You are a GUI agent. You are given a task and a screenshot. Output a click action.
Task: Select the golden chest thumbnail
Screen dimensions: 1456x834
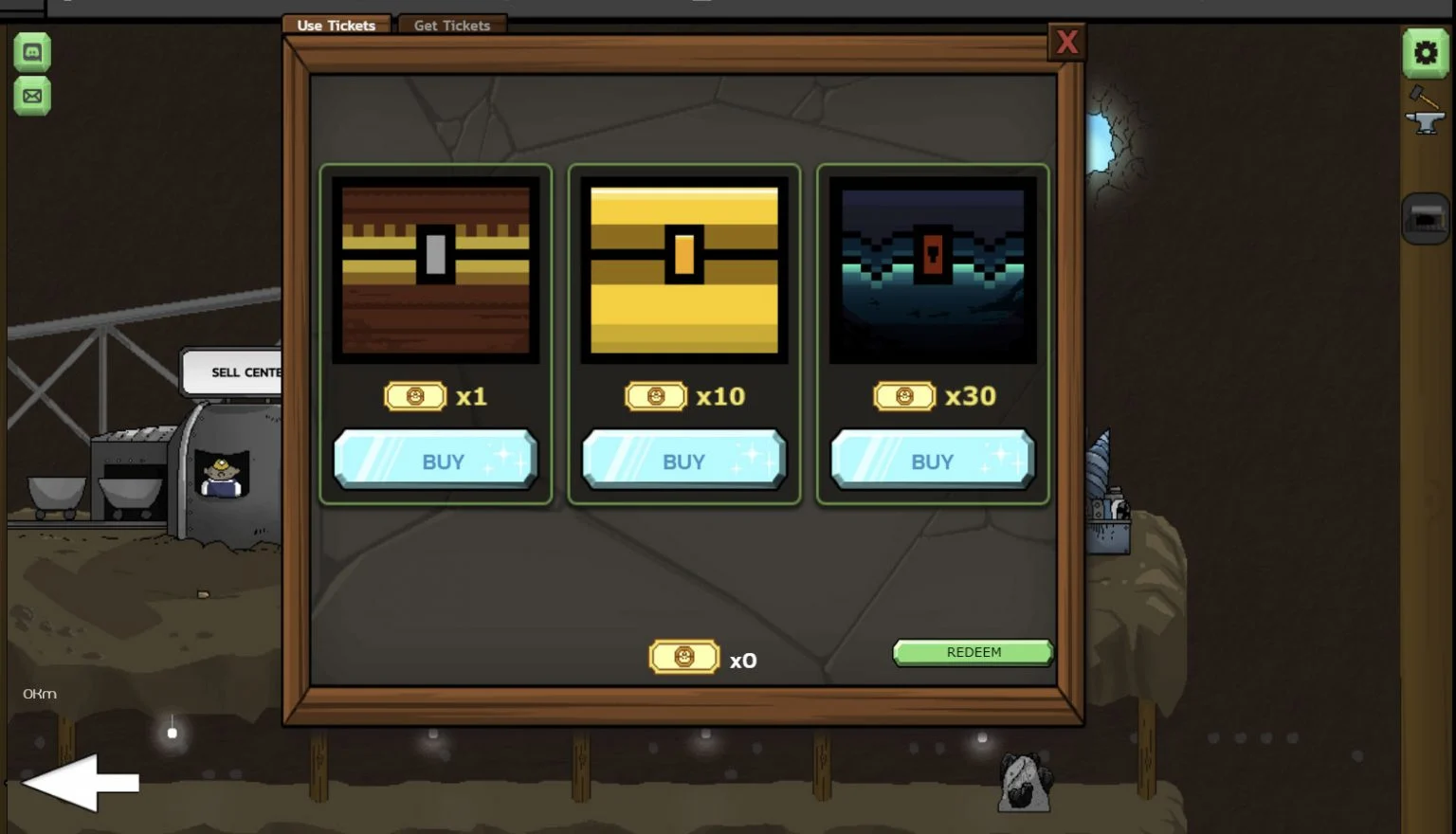click(x=683, y=270)
